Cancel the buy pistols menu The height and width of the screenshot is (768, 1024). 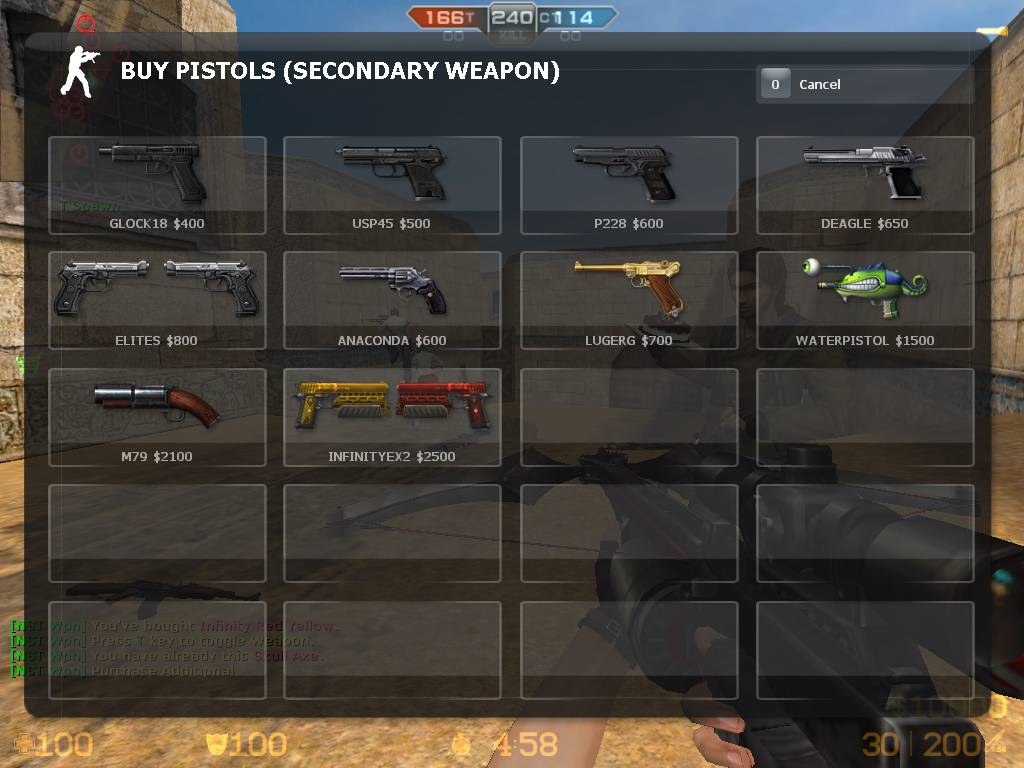coord(865,85)
